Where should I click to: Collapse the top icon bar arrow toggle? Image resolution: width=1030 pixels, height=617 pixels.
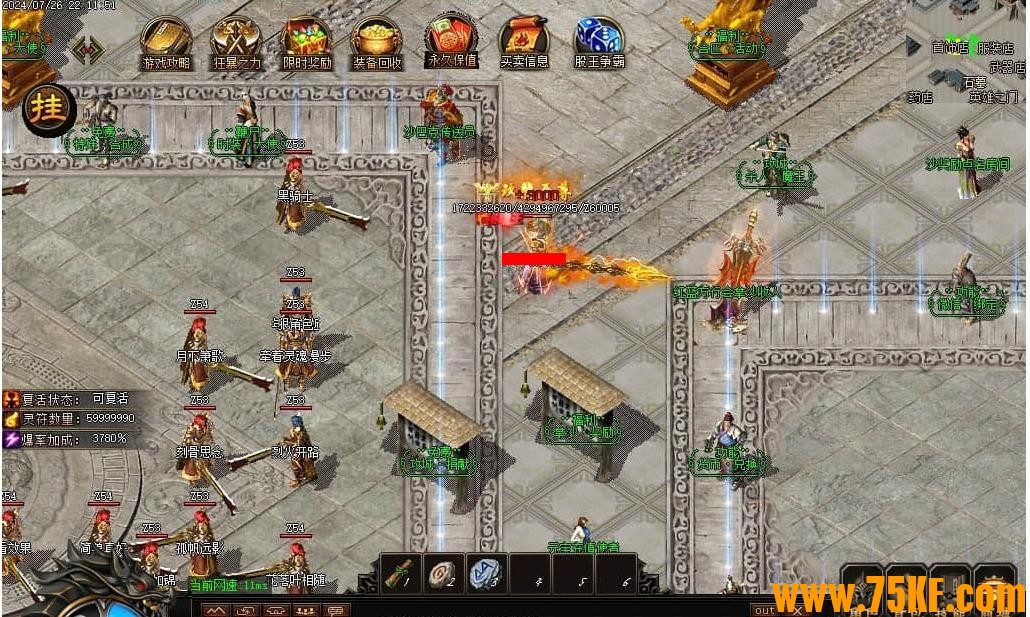pos(88,49)
